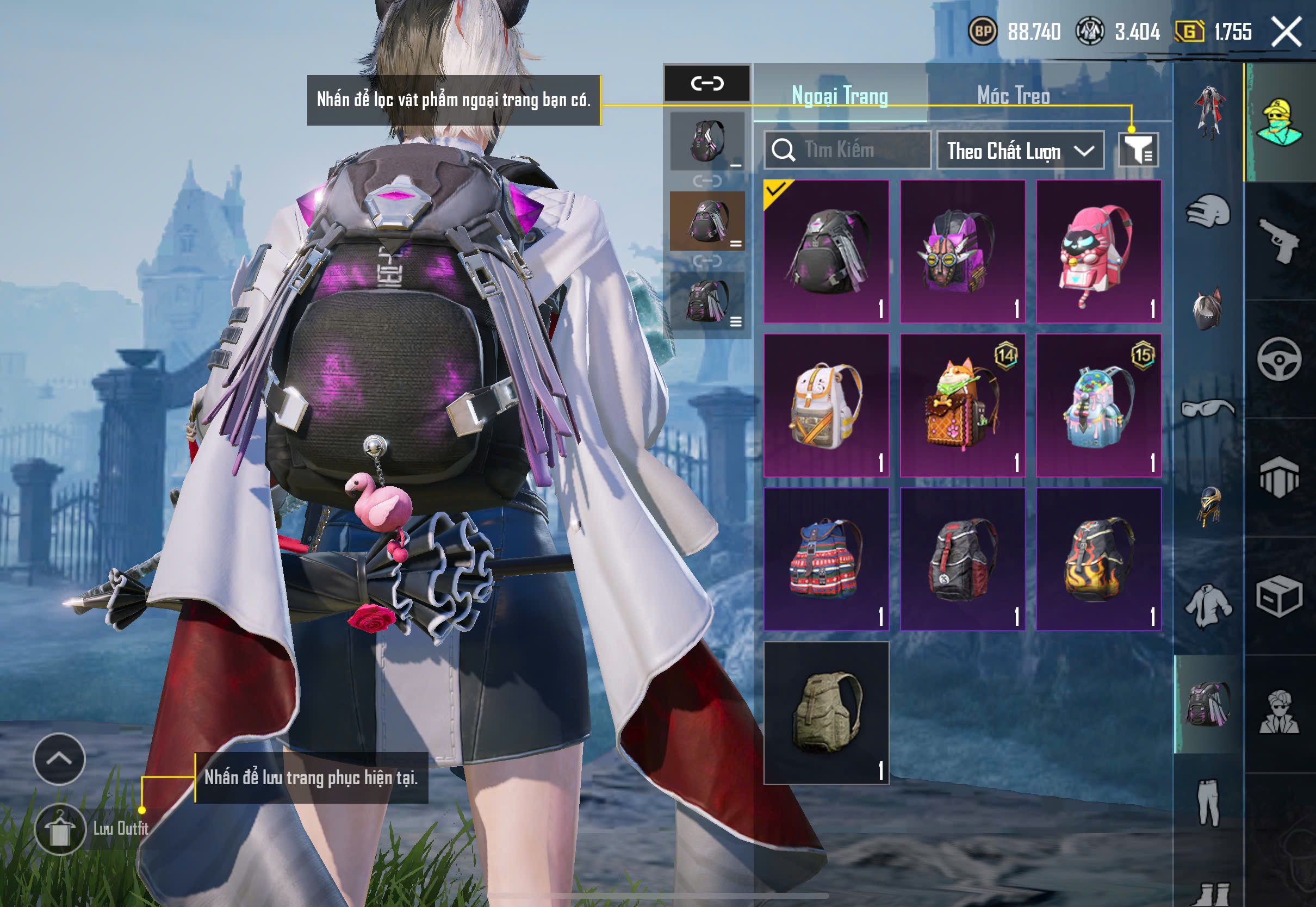
Task: Choose the default olive green backpack
Action: (x=826, y=713)
